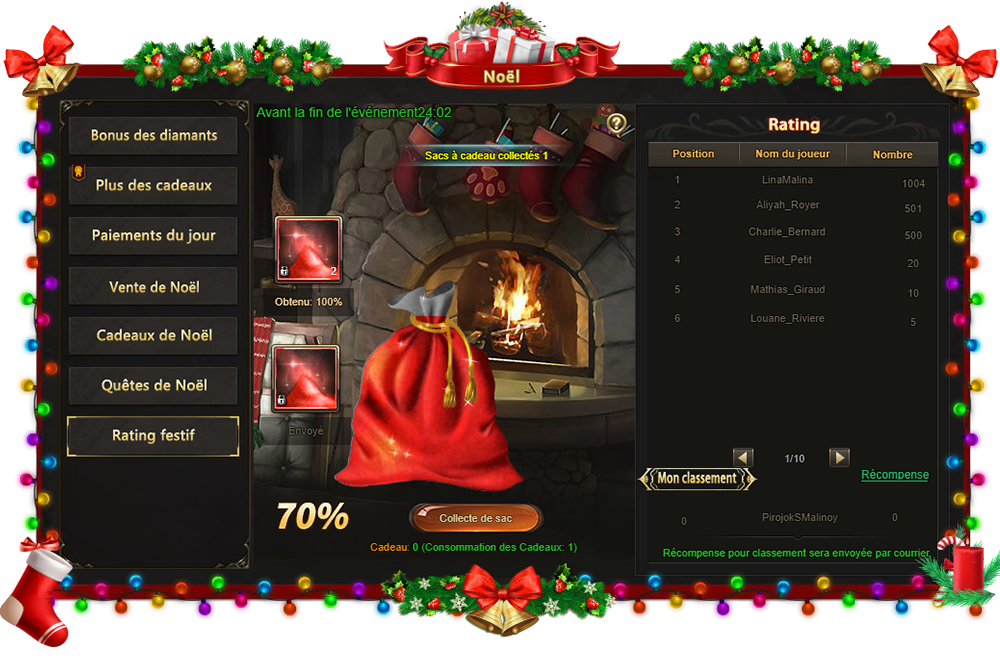Screen dimensions: 1000x664
Task: Open the Récompense link
Action: coord(895,475)
